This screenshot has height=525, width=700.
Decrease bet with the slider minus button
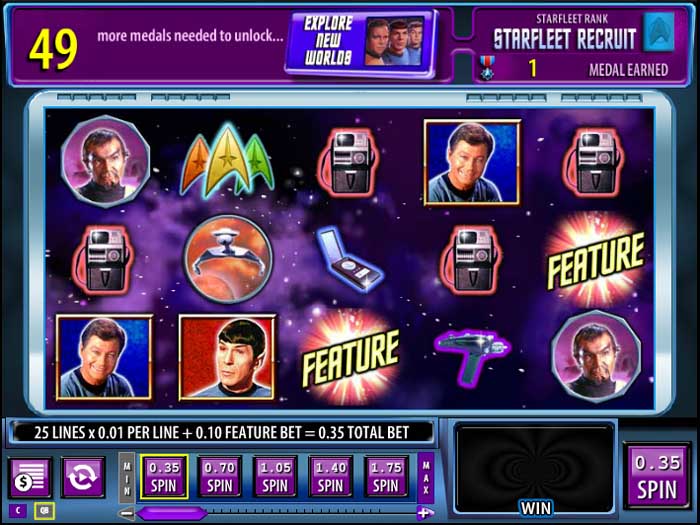[126, 513]
